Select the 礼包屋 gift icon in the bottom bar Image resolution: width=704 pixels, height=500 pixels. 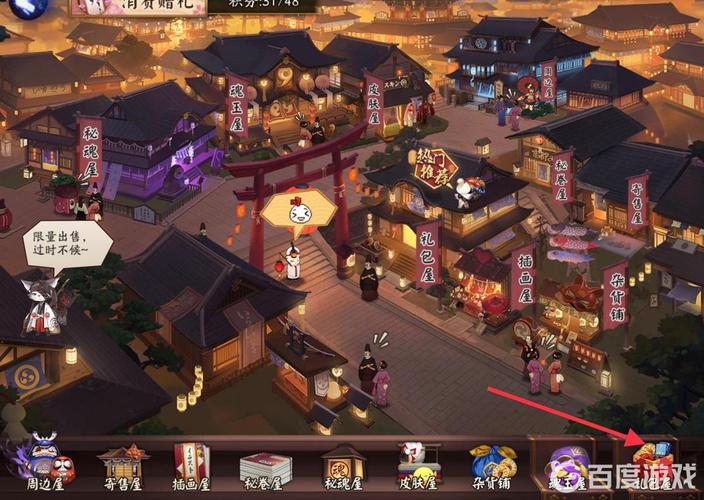click(x=652, y=465)
